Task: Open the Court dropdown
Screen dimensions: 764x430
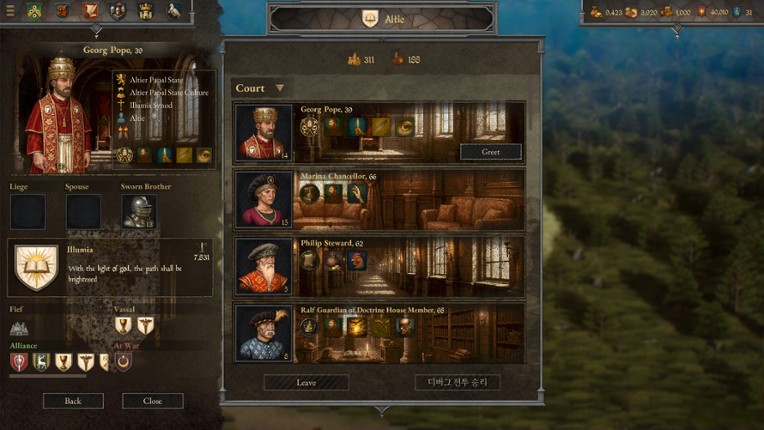Action: (x=259, y=88)
